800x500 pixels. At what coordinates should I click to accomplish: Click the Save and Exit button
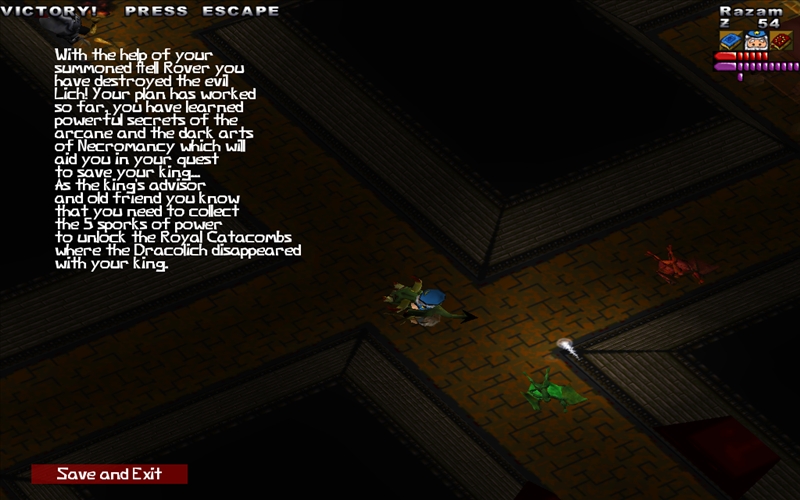tap(109, 474)
